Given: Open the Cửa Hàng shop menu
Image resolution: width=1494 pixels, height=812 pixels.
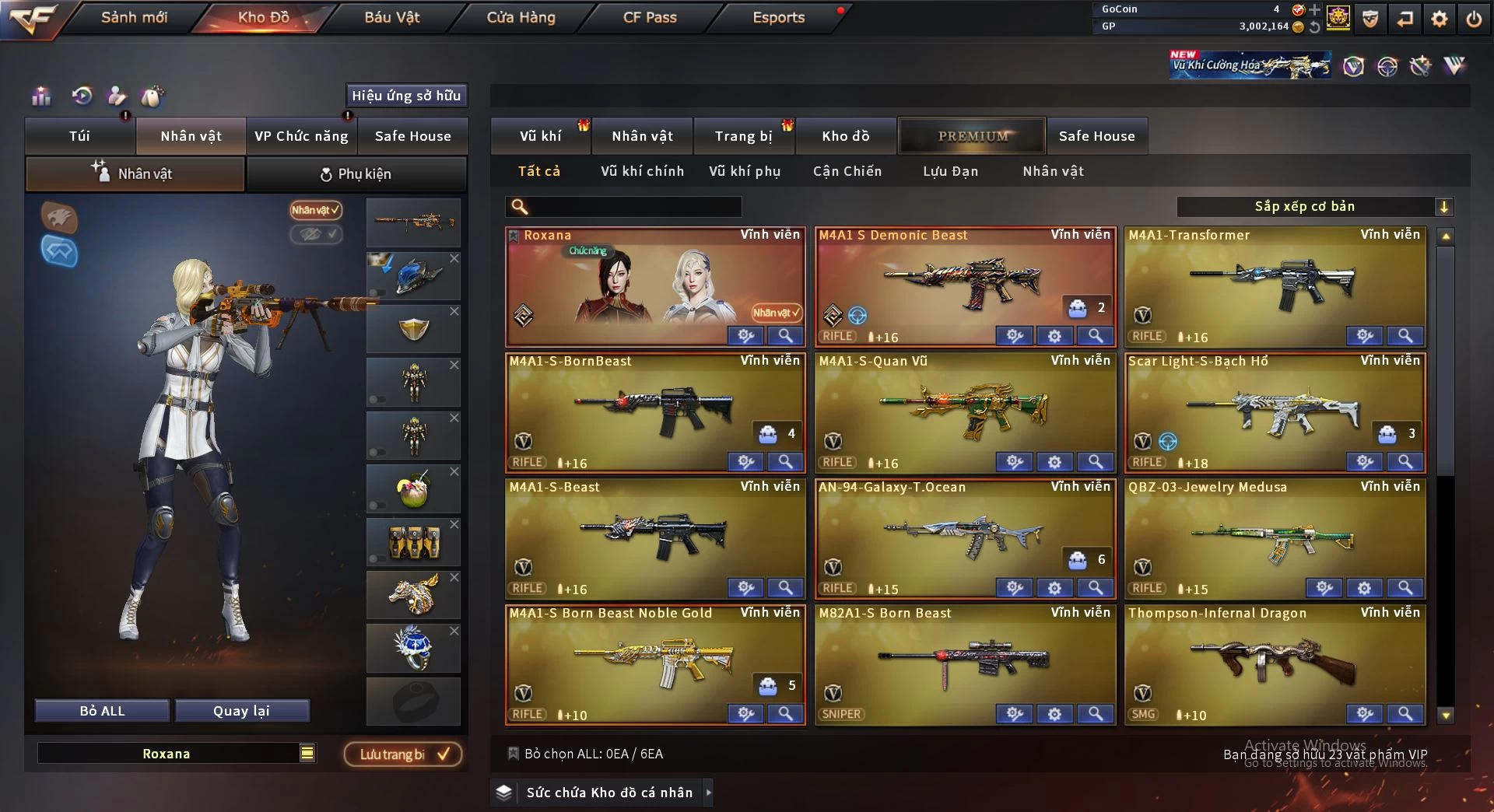Looking at the screenshot, I should point(521,17).
